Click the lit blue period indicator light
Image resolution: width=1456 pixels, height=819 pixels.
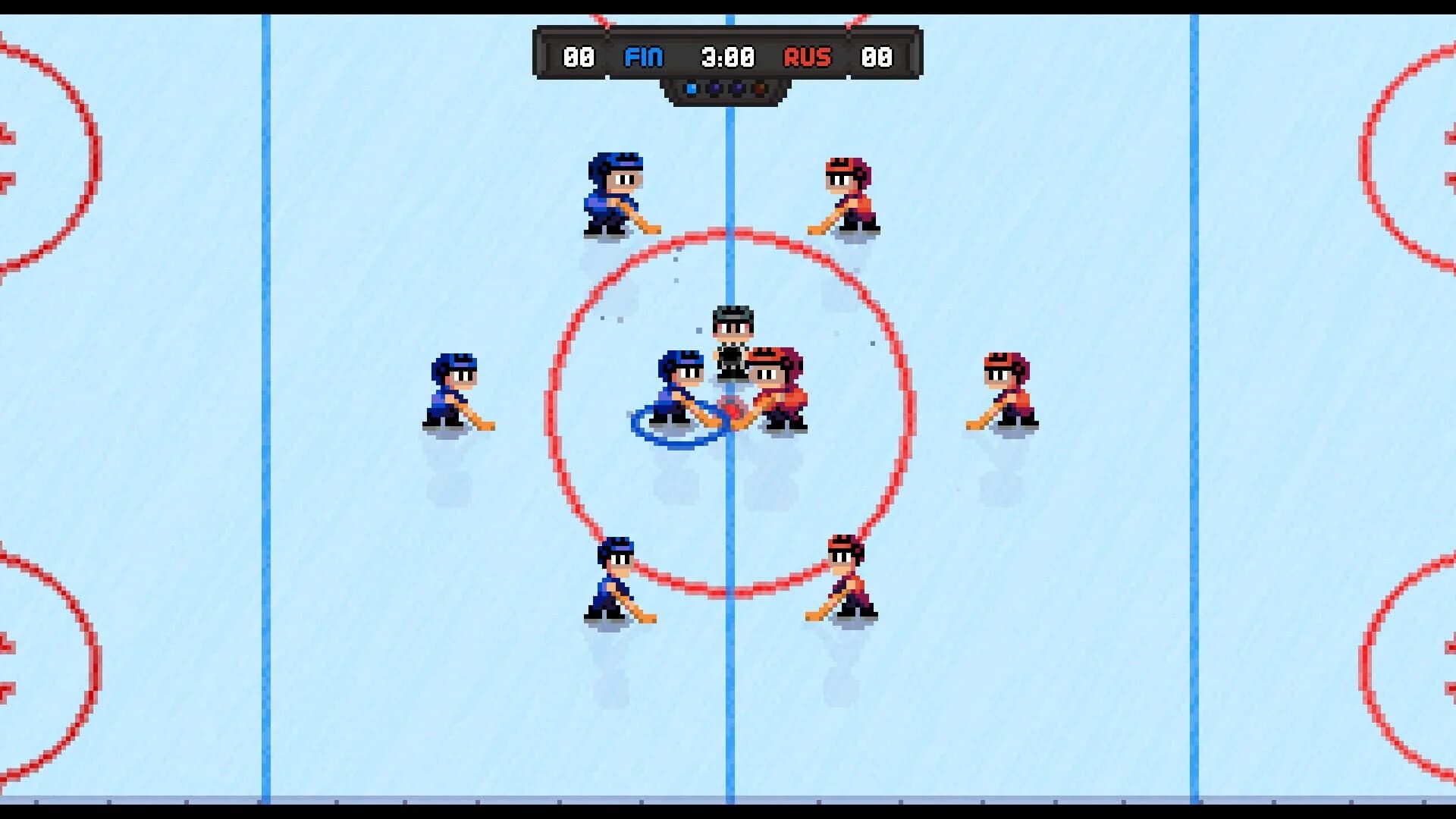pyautogui.click(x=692, y=89)
